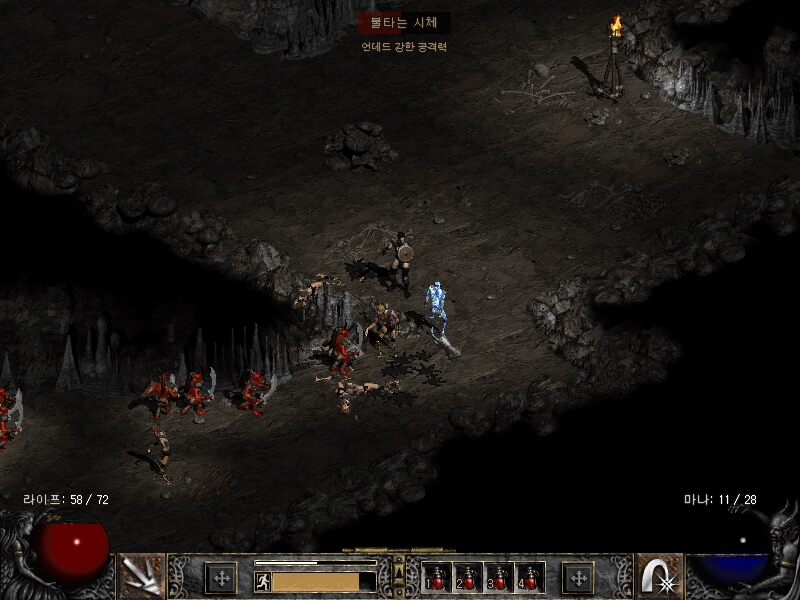Use the healing potion in belt slot 1
The height and width of the screenshot is (600, 800).
(437, 578)
